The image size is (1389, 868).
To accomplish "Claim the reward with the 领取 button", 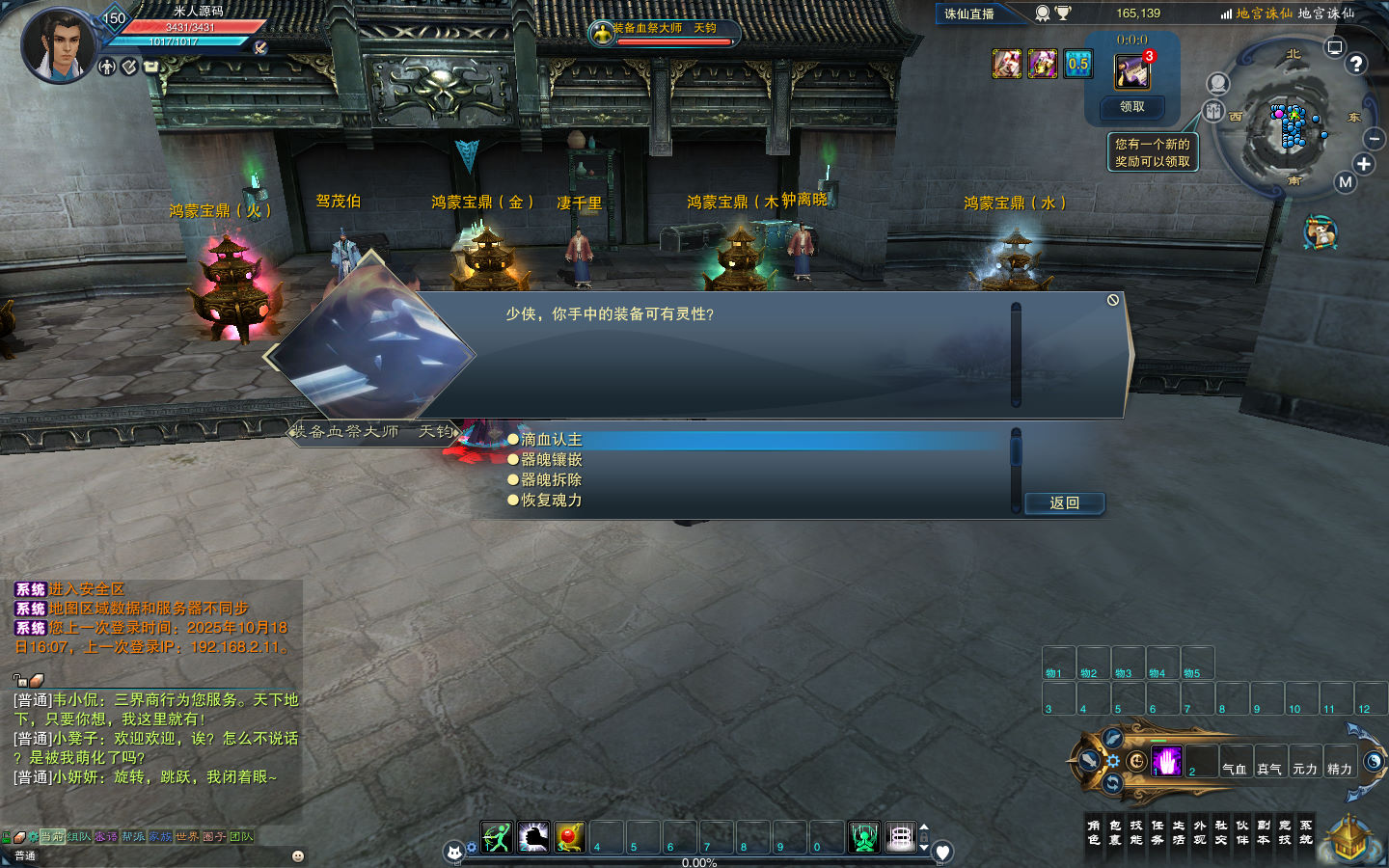I will coord(1131,107).
